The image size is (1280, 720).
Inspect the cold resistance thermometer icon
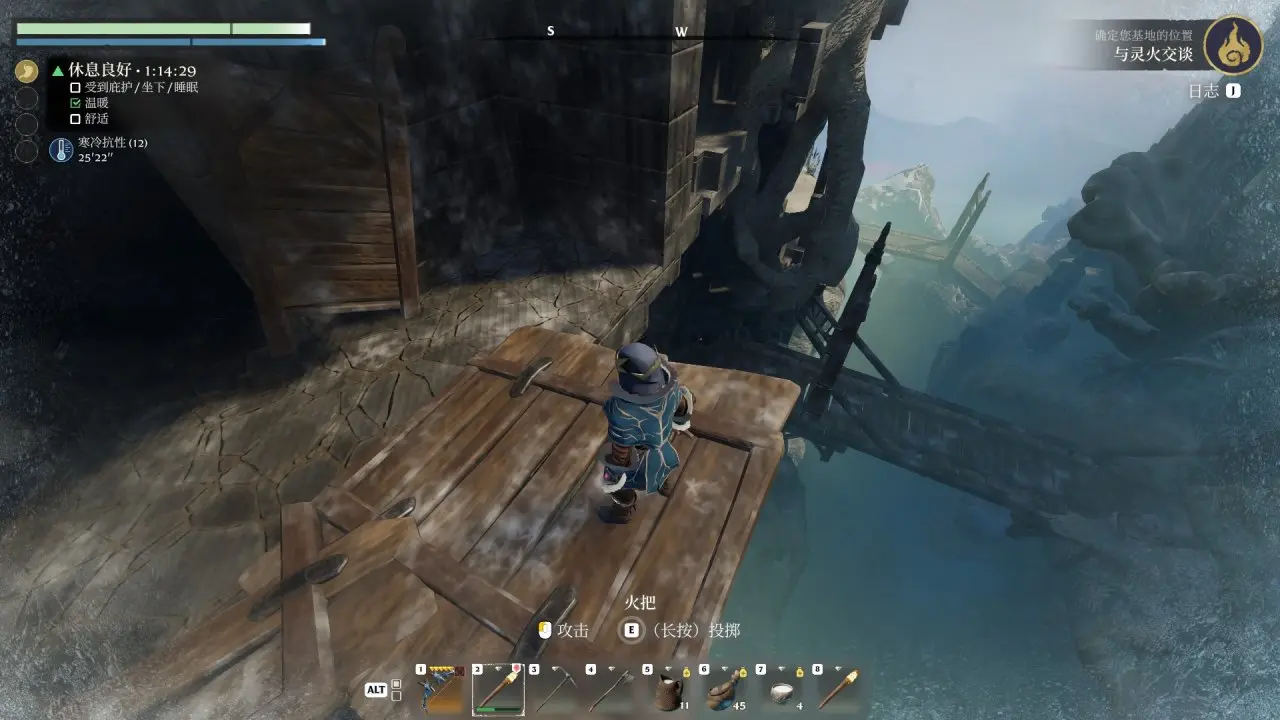click(x=60, y=151)
